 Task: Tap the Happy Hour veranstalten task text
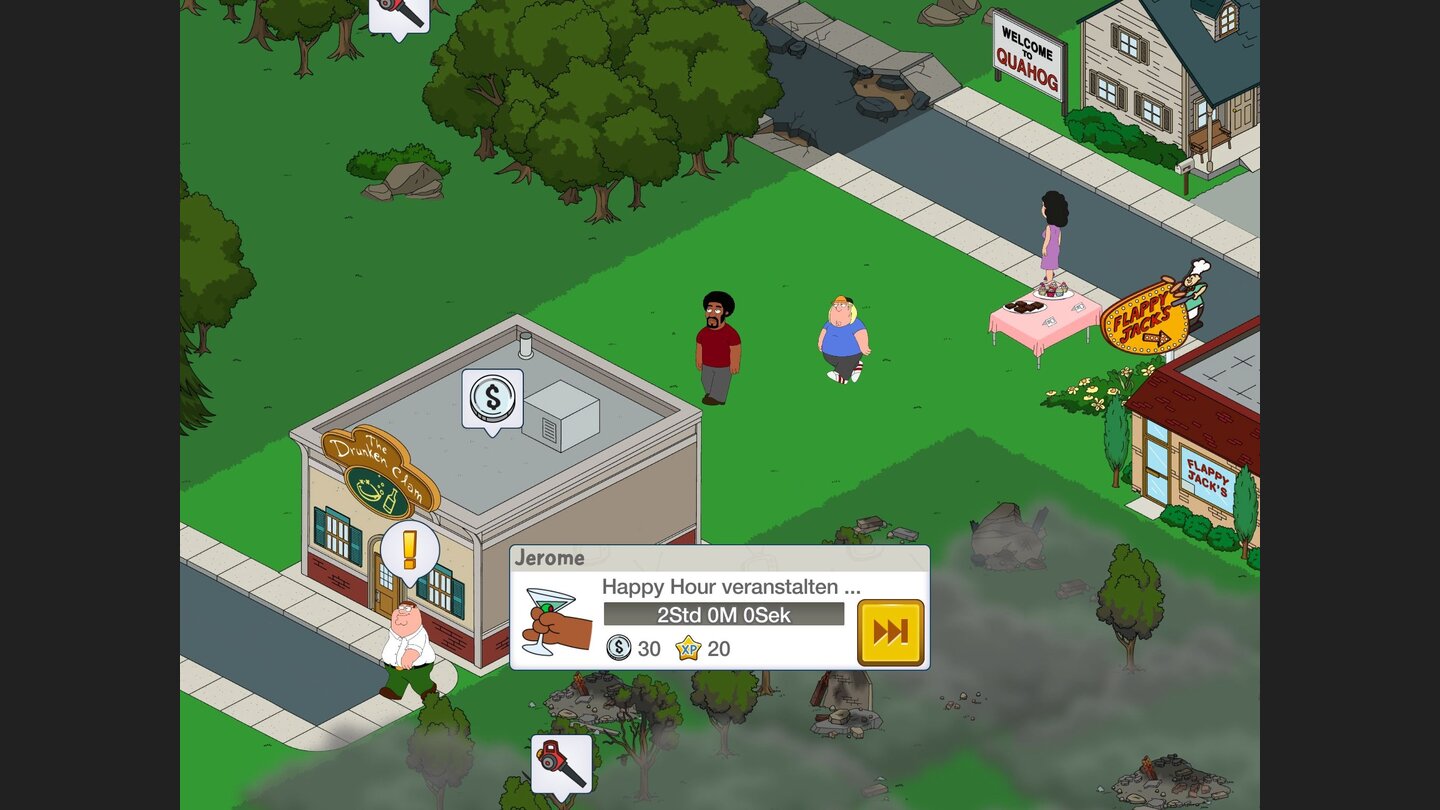(731, 588)
